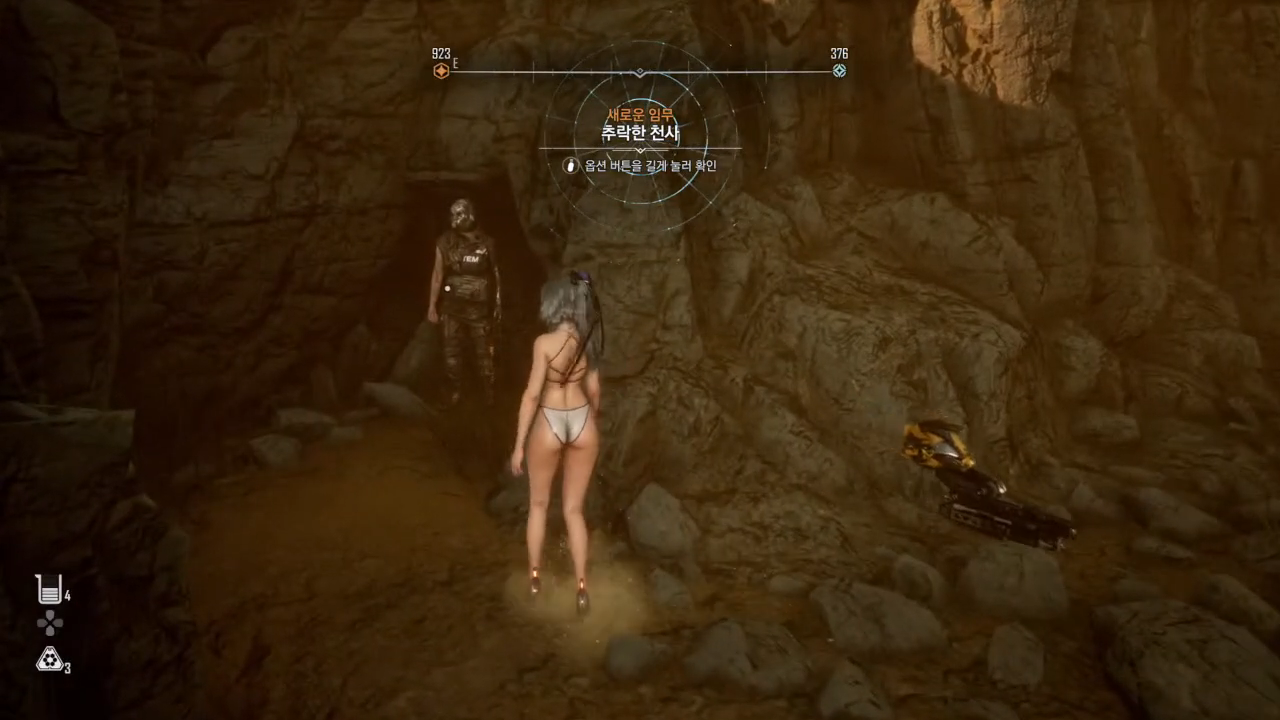Select the healing potion quick item
Viewport: 1280px width, 720px height.
click(48, 590)
